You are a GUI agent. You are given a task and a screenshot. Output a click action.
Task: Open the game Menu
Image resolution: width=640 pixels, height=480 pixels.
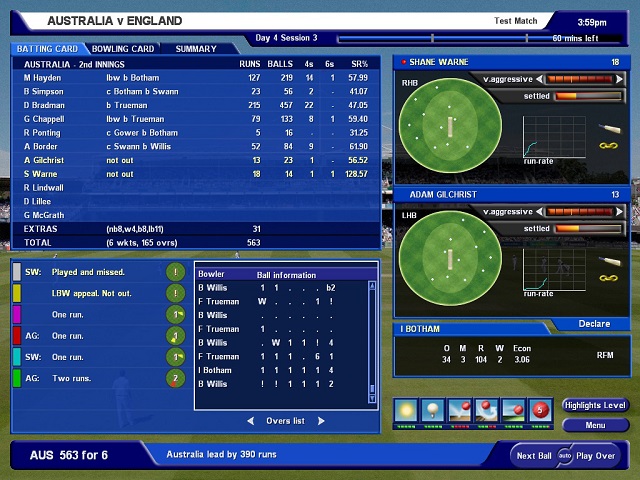[x=595, y=425]
